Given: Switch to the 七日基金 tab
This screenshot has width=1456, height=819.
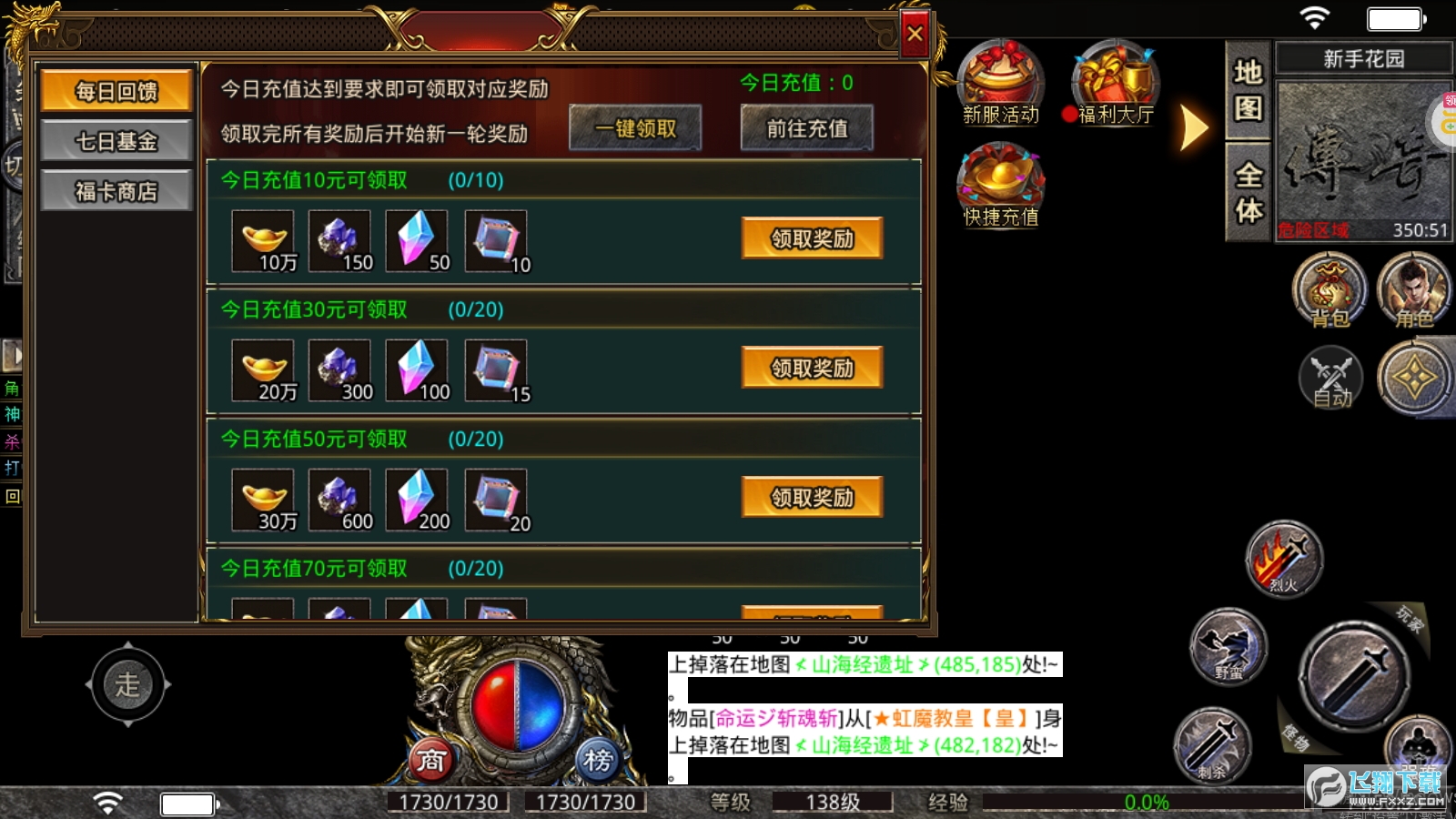Looking at the screenshot, I should pyautogui.click(x=116, y=140).
